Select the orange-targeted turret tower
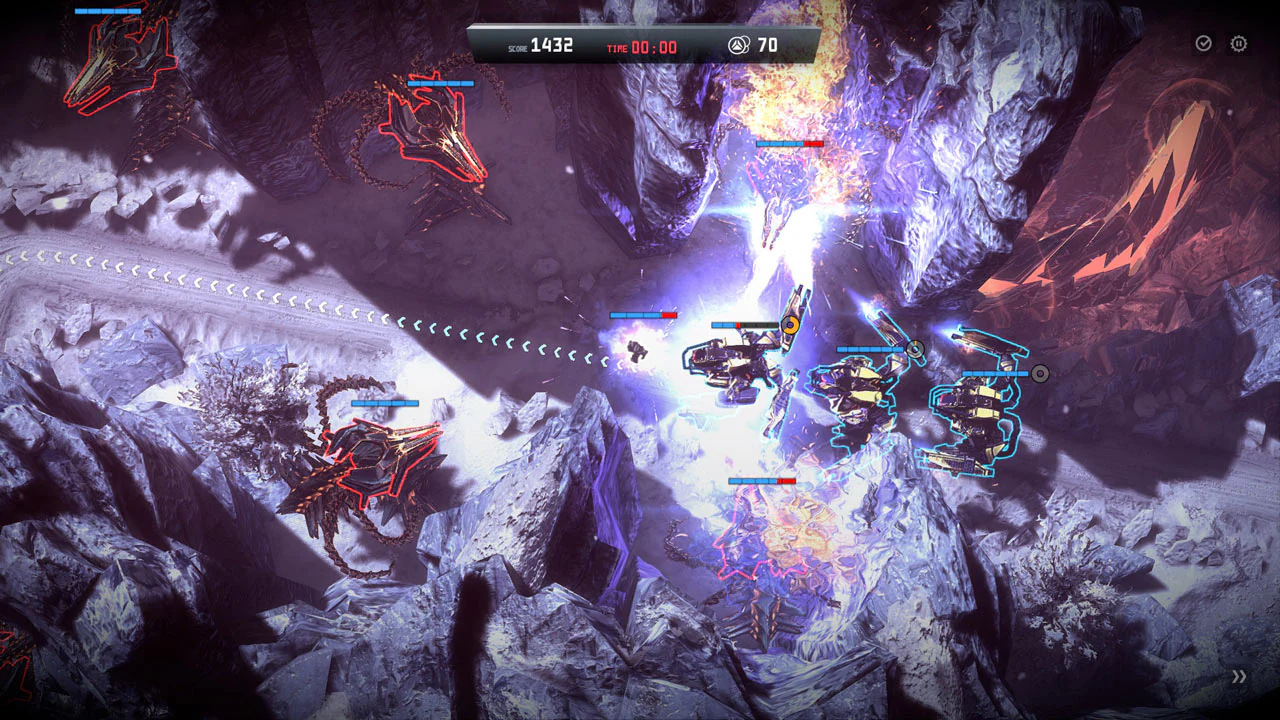Image resolution: width=1280 pixels, height=720 pixels. tap(740, 360)
